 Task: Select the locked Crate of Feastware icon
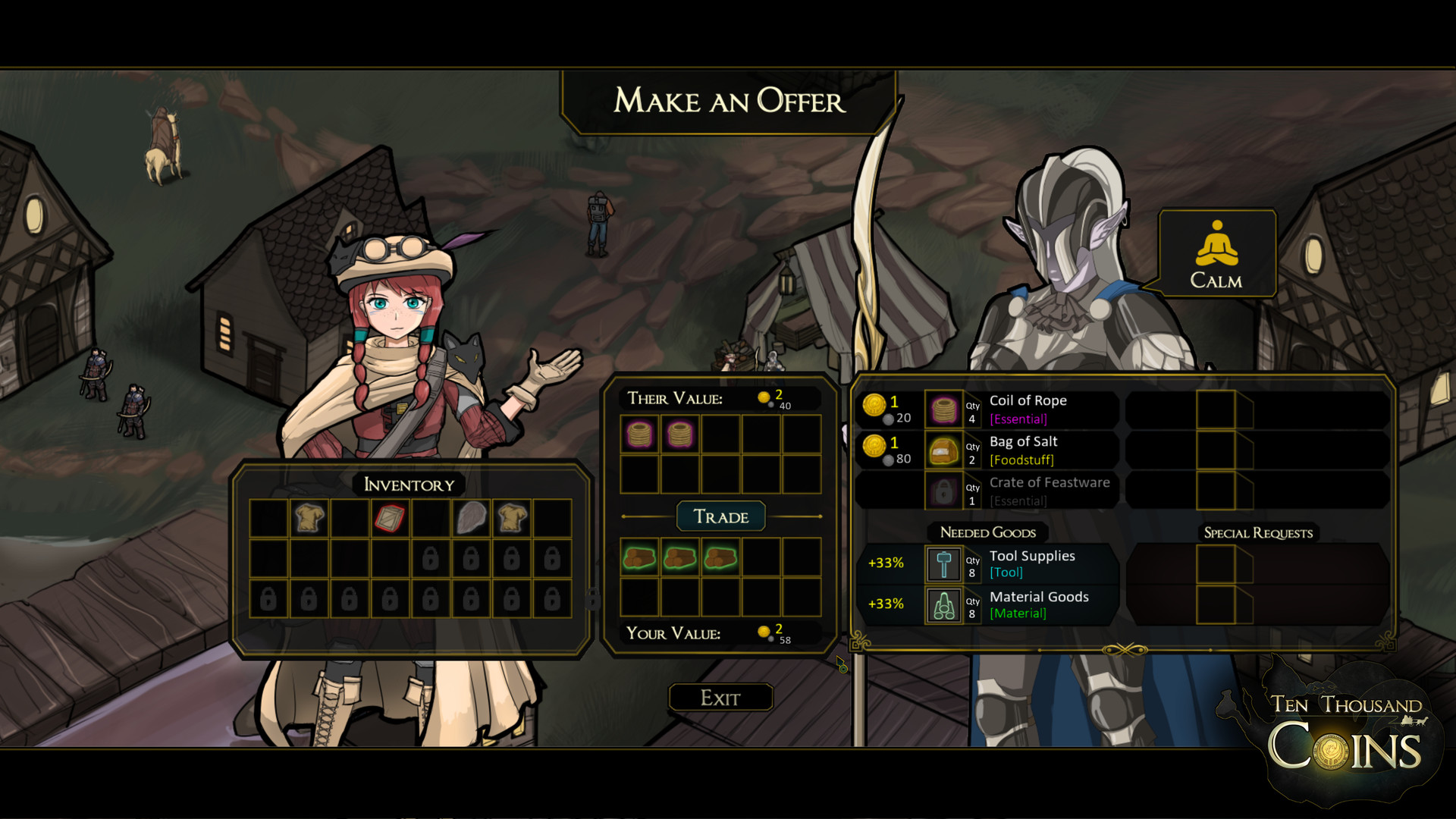coord(945,491)
